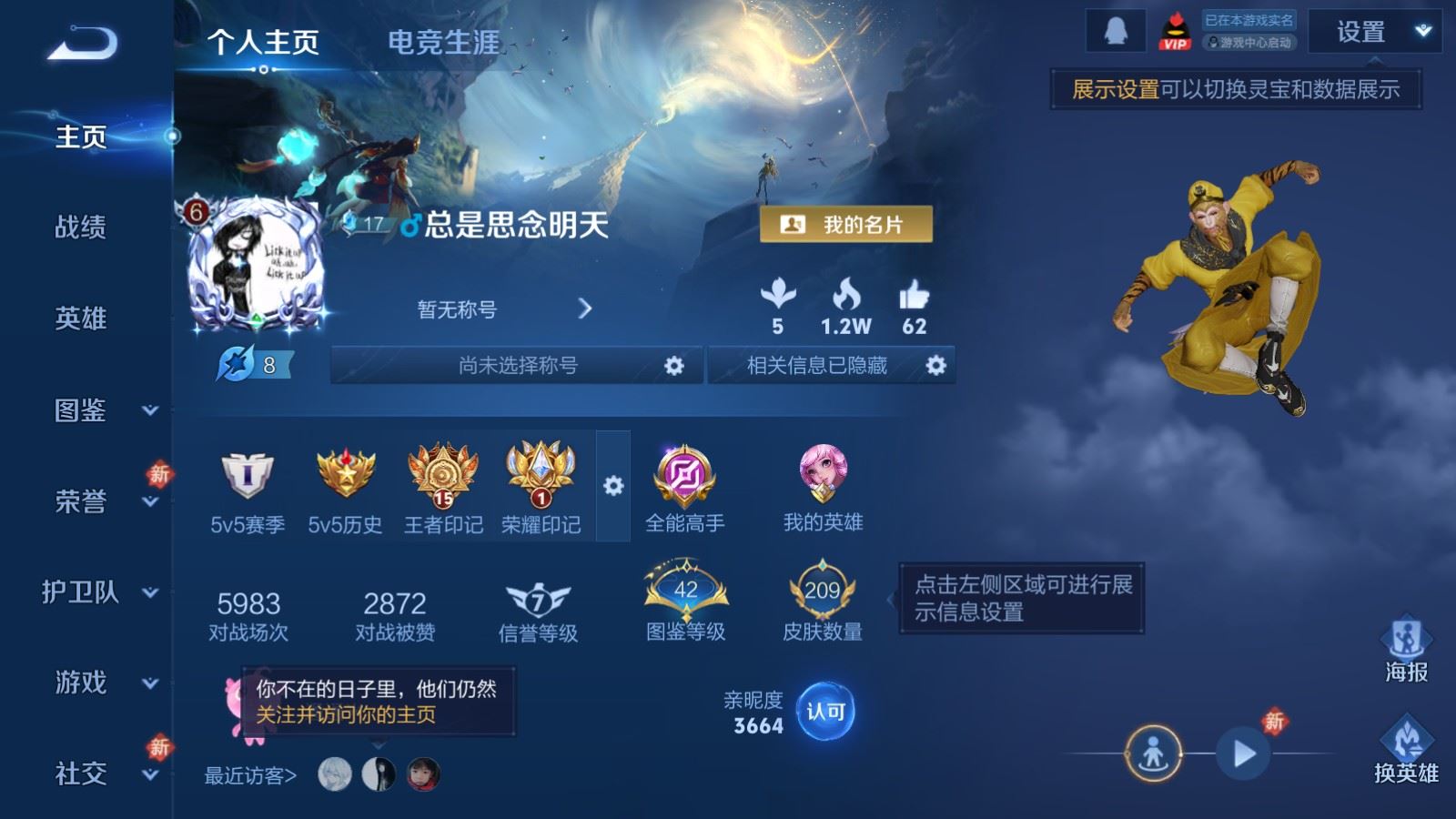This screenshot has width=1456, height=819.
Task: Open gear settings beside 尚未选择称号
Action: coord(673,365)
